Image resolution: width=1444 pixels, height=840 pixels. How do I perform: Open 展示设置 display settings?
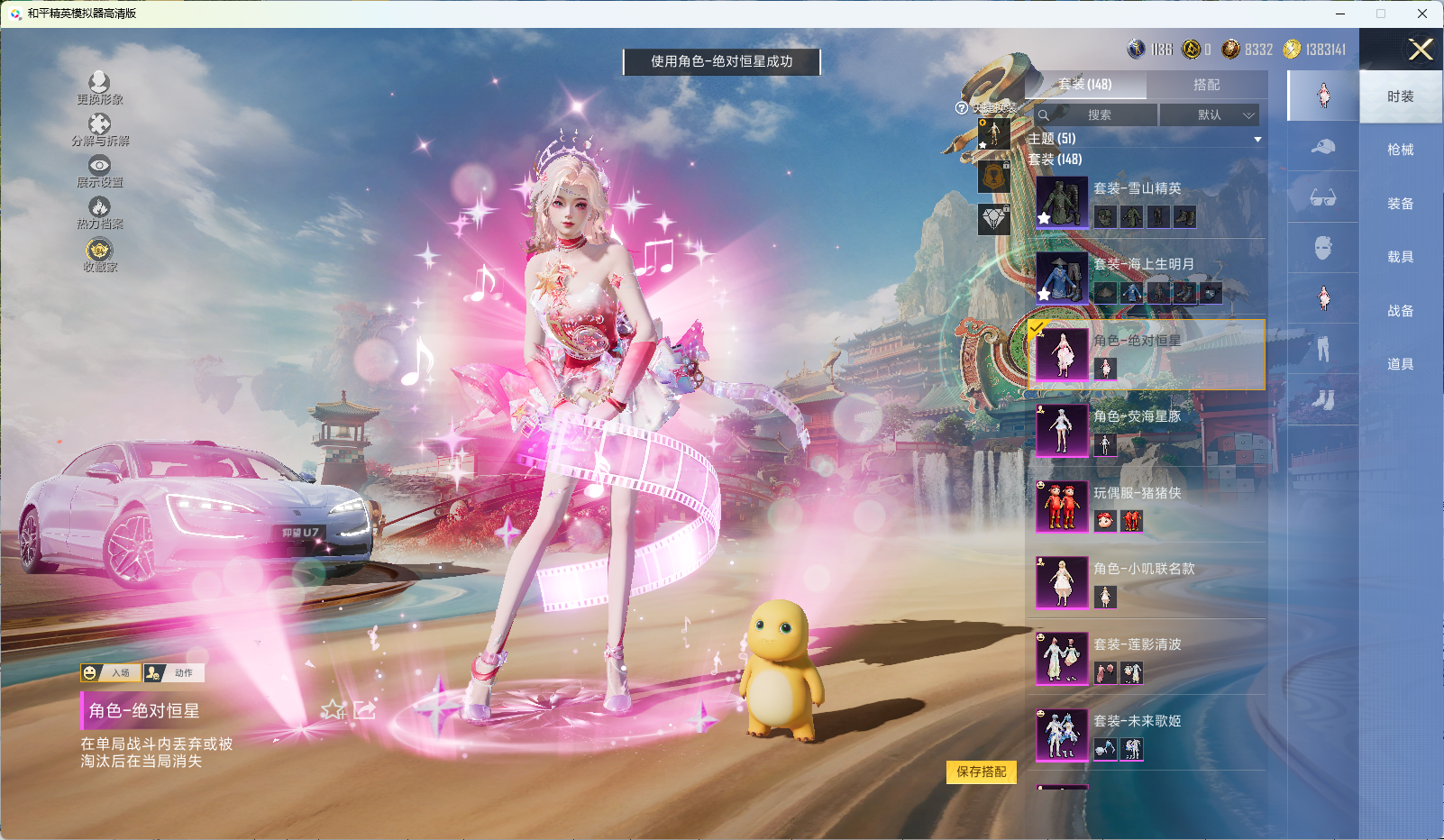(99, 171)
